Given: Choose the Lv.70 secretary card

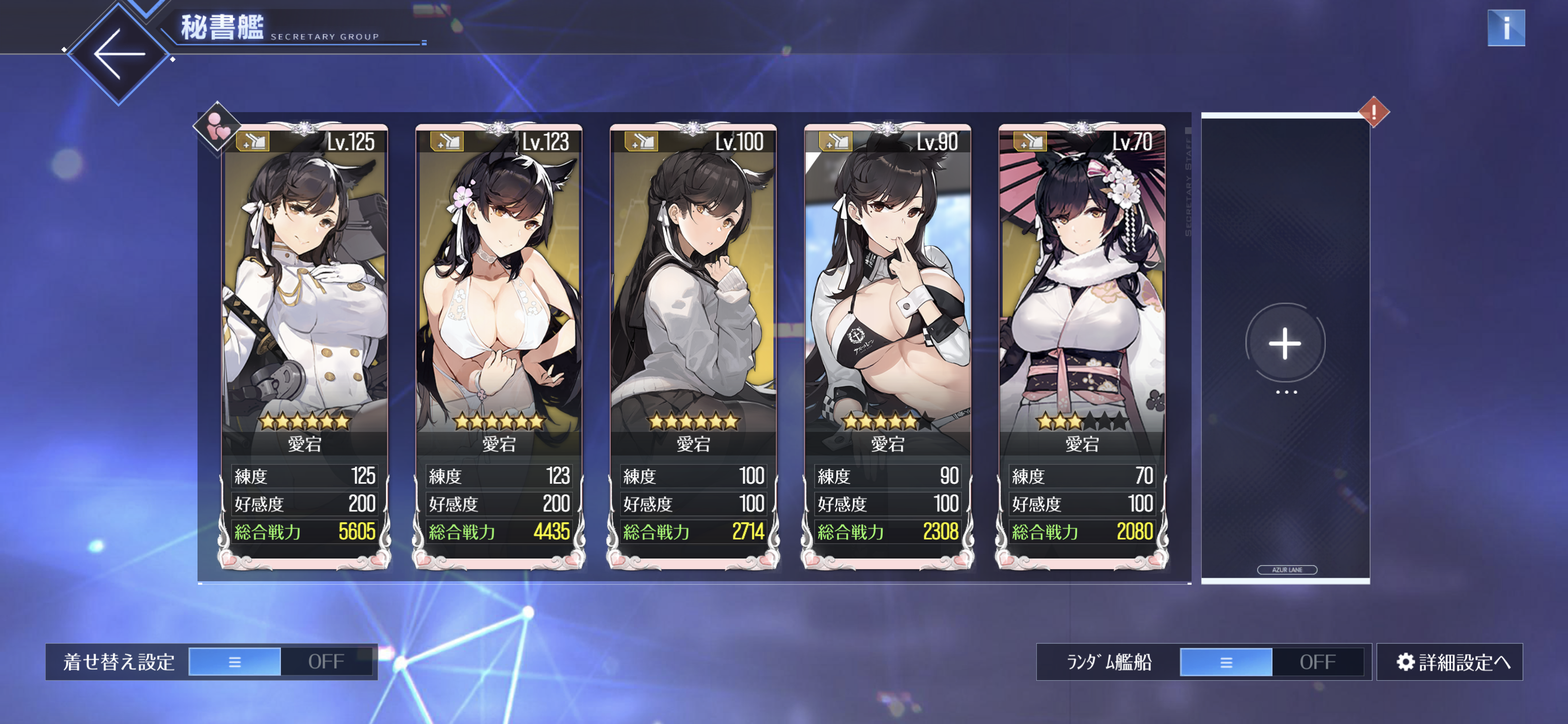Looking at the screenshot, I should [x=1082, y=341].
